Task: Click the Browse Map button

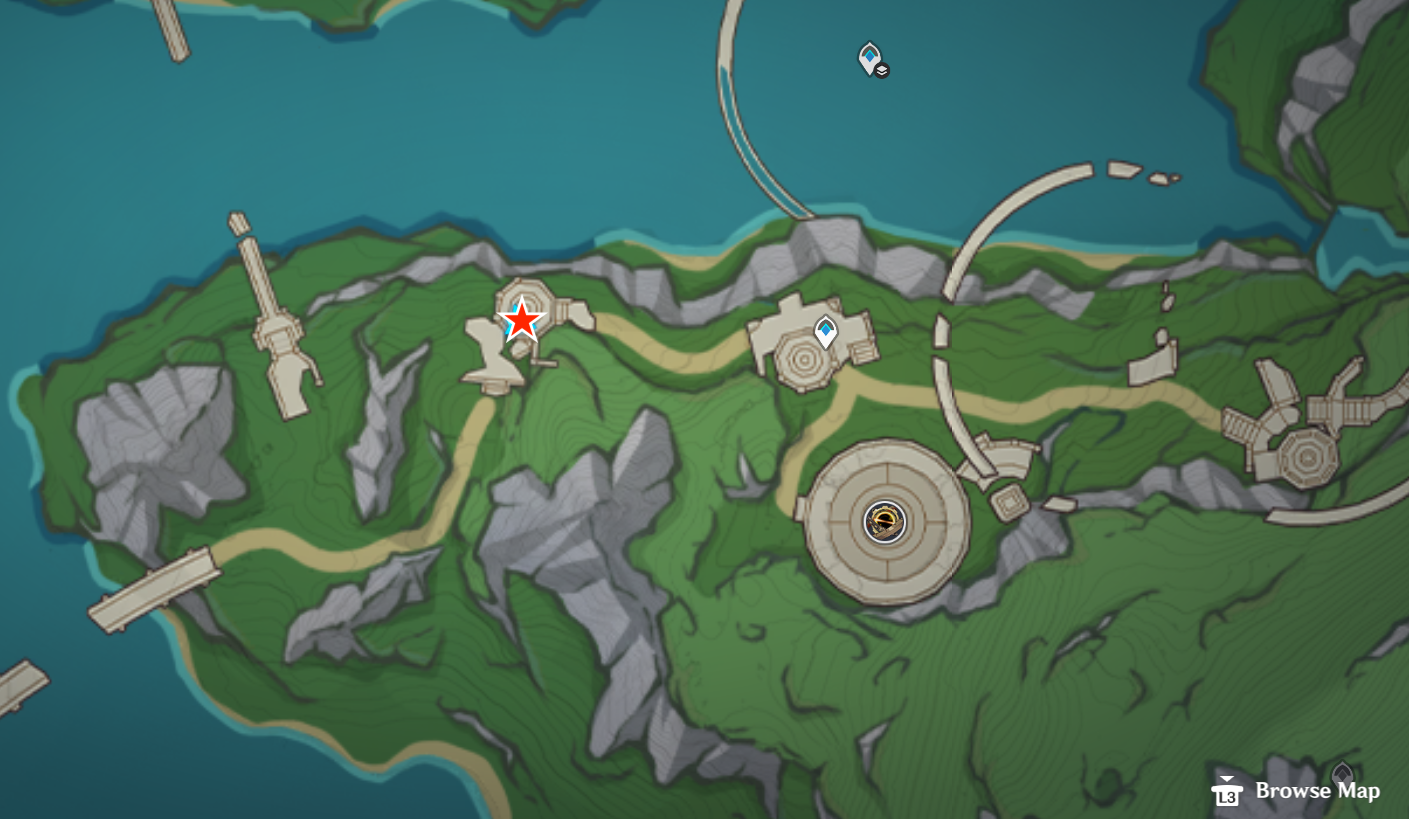Action: click(1317, 791)
